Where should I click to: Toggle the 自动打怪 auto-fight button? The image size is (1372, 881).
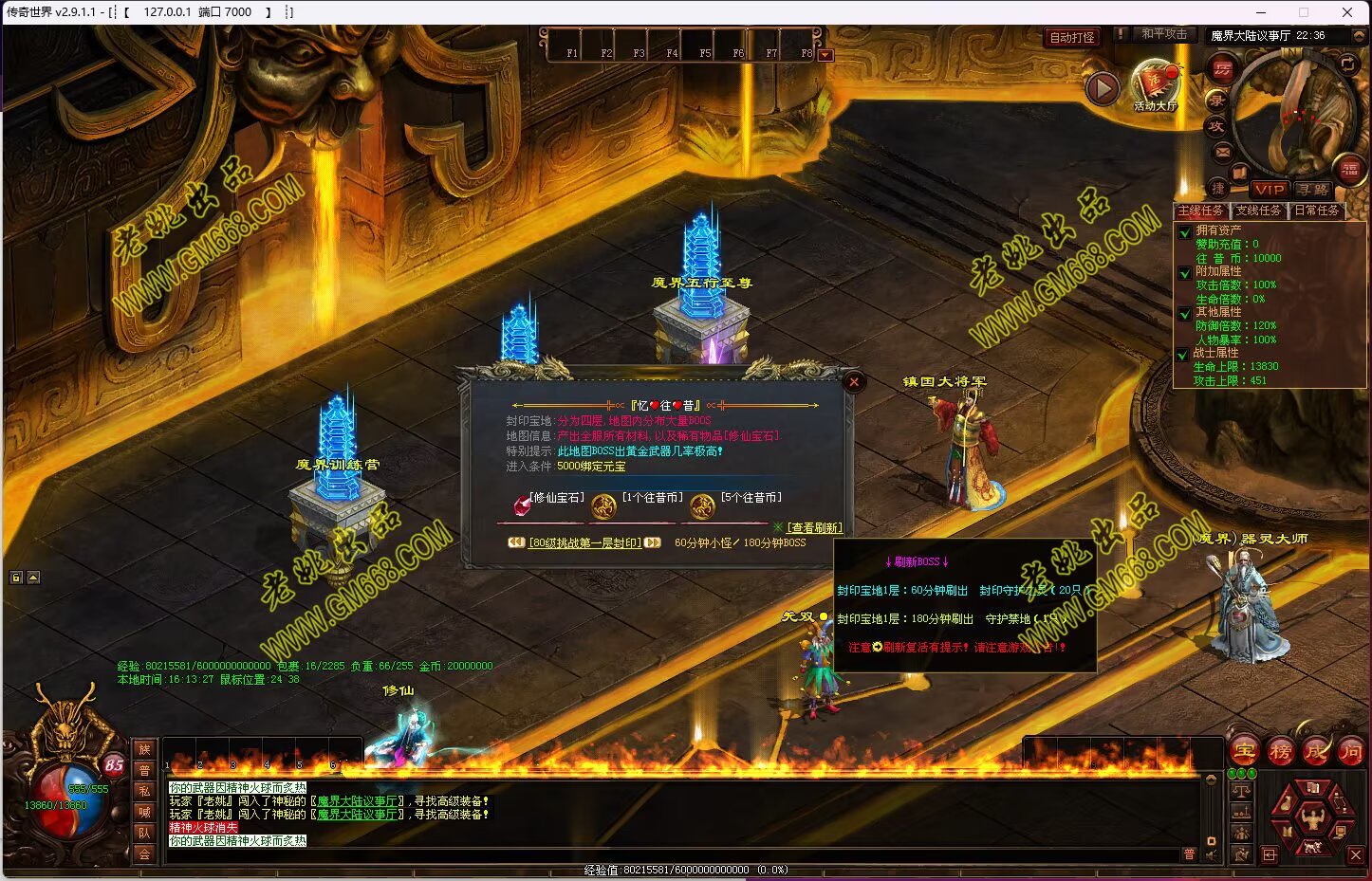click(1072, 37)
